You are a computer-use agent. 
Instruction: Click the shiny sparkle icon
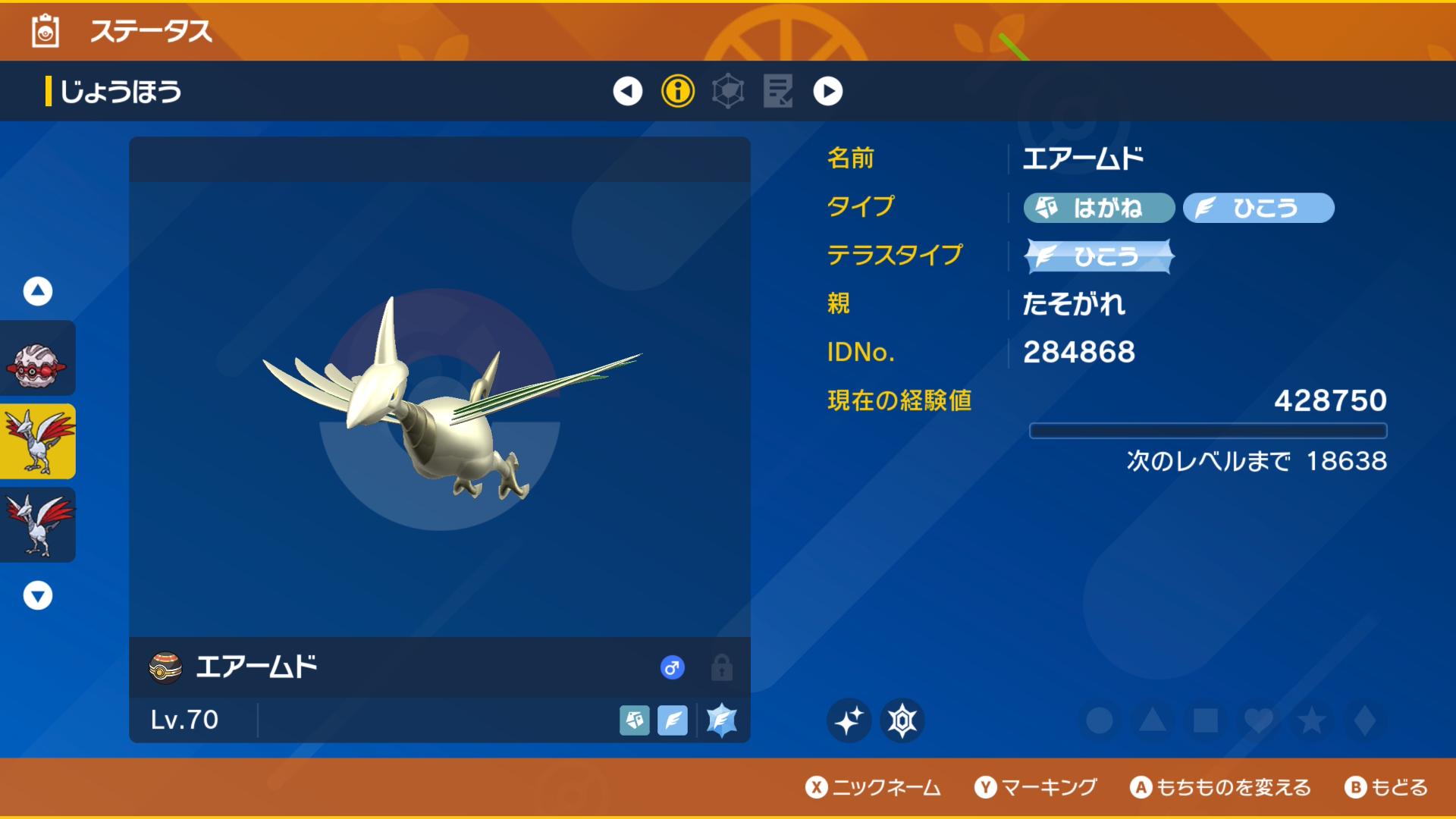849,720
